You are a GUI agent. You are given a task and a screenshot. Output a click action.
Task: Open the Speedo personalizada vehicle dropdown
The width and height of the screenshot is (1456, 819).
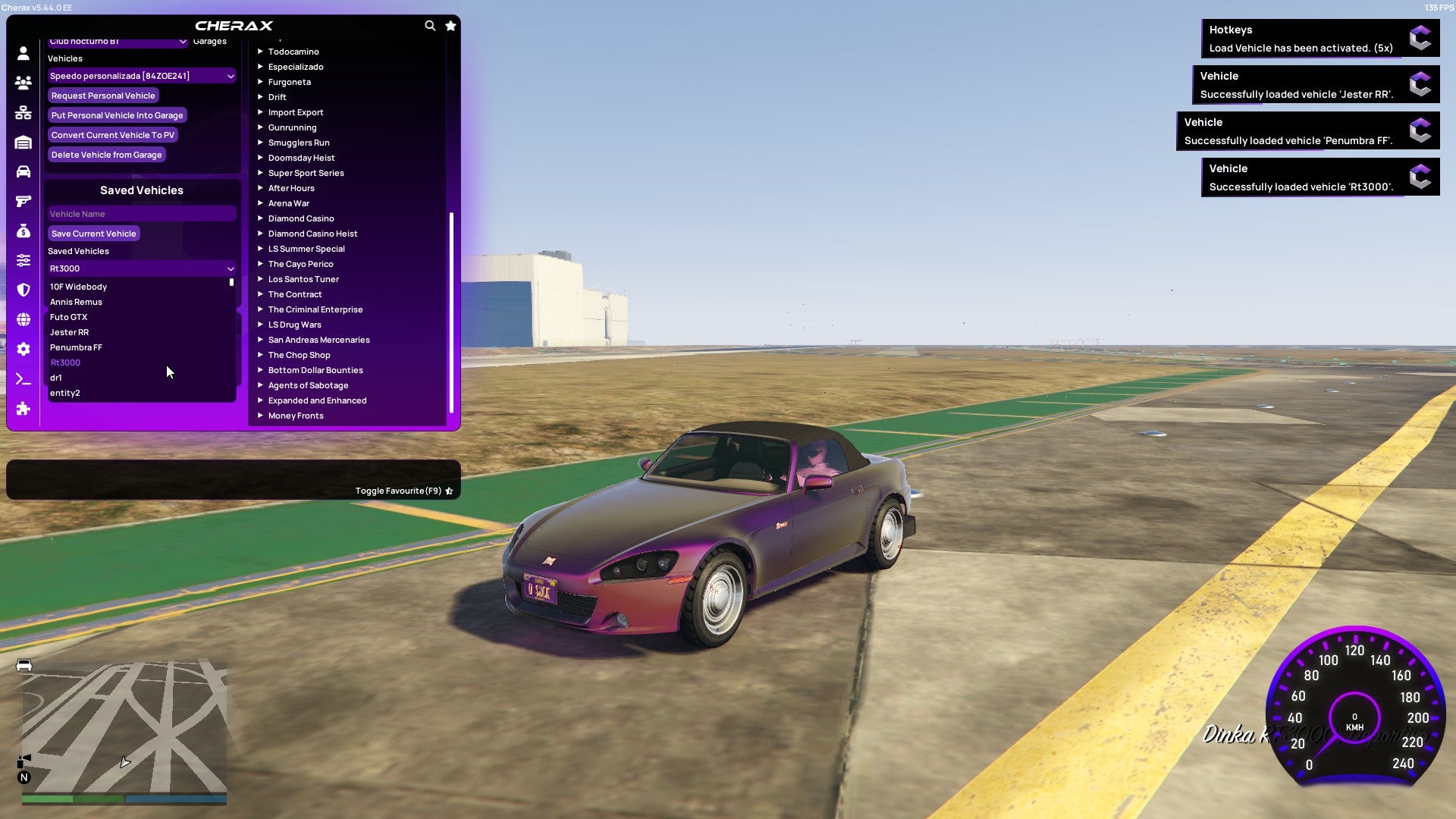(x=141, y=76)
